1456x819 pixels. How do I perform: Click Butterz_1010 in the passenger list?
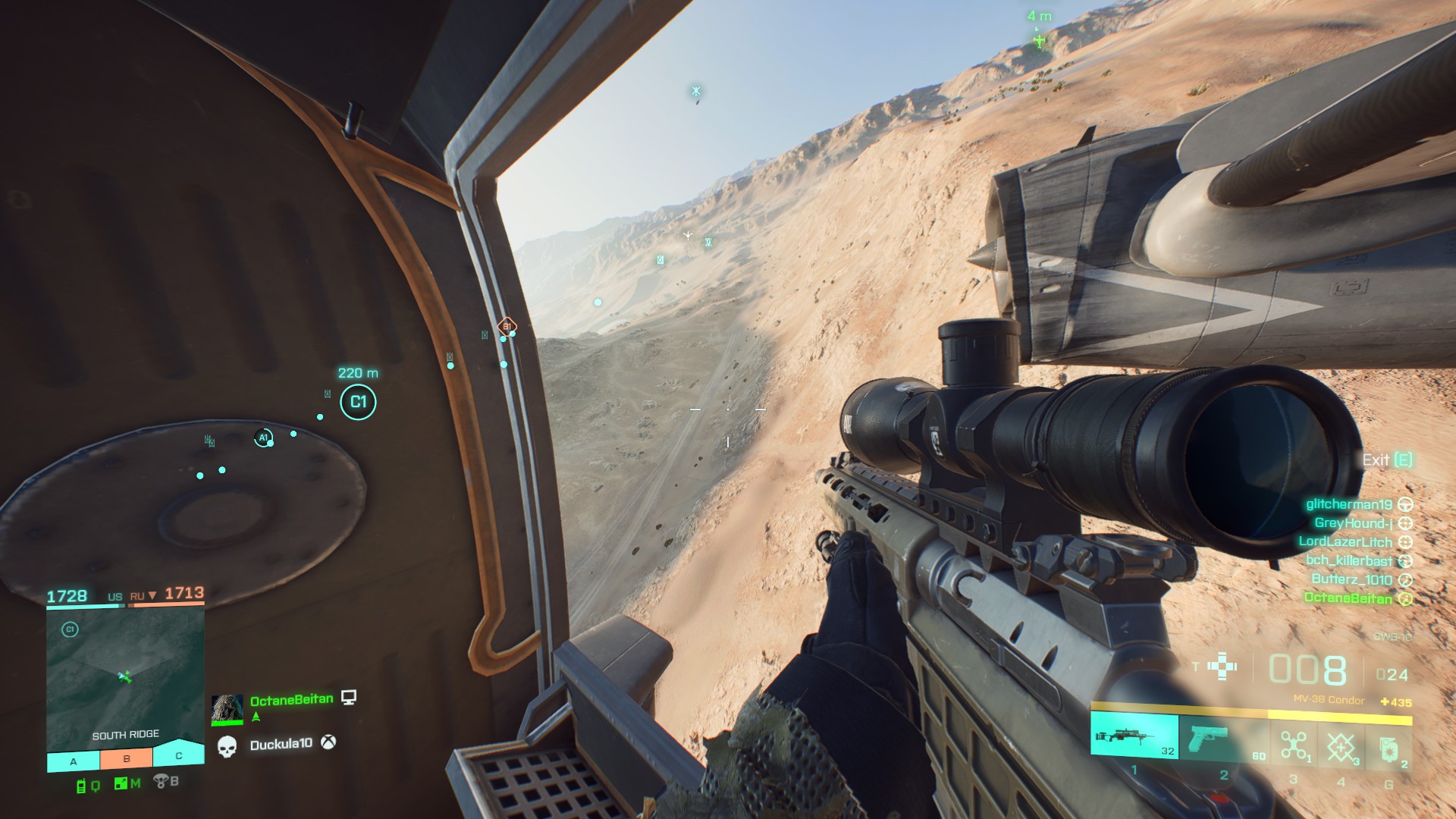[1351, 579]
